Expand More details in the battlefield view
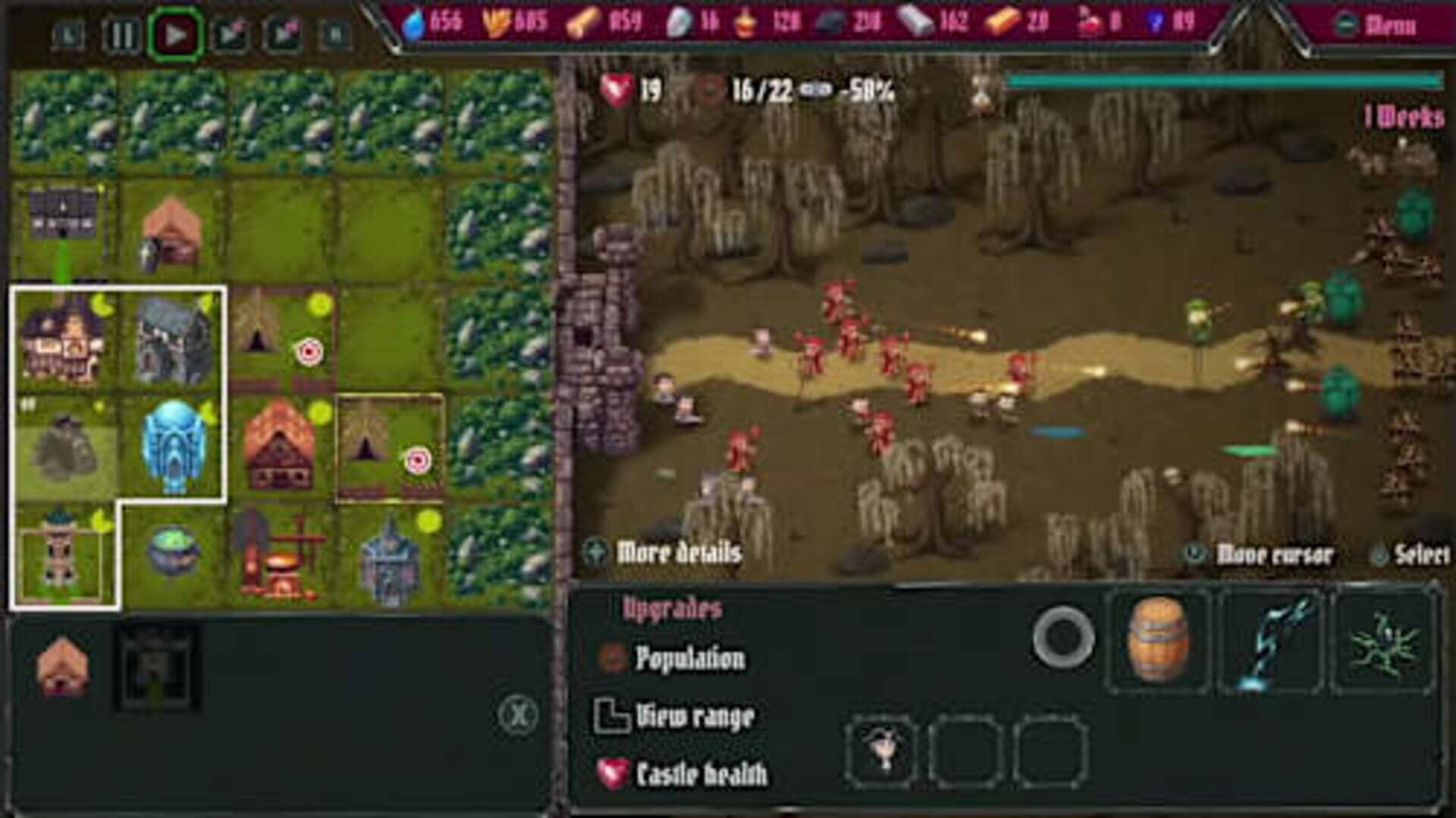The image size is (1456, 818). click(675, 552)
